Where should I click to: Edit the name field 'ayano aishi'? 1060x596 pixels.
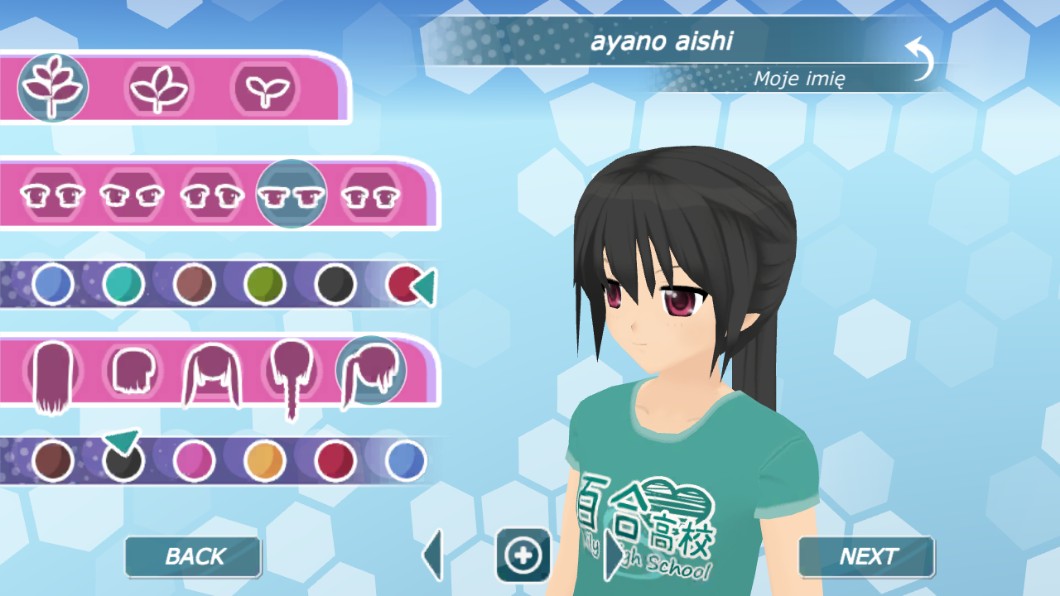(x=661, y=42)
